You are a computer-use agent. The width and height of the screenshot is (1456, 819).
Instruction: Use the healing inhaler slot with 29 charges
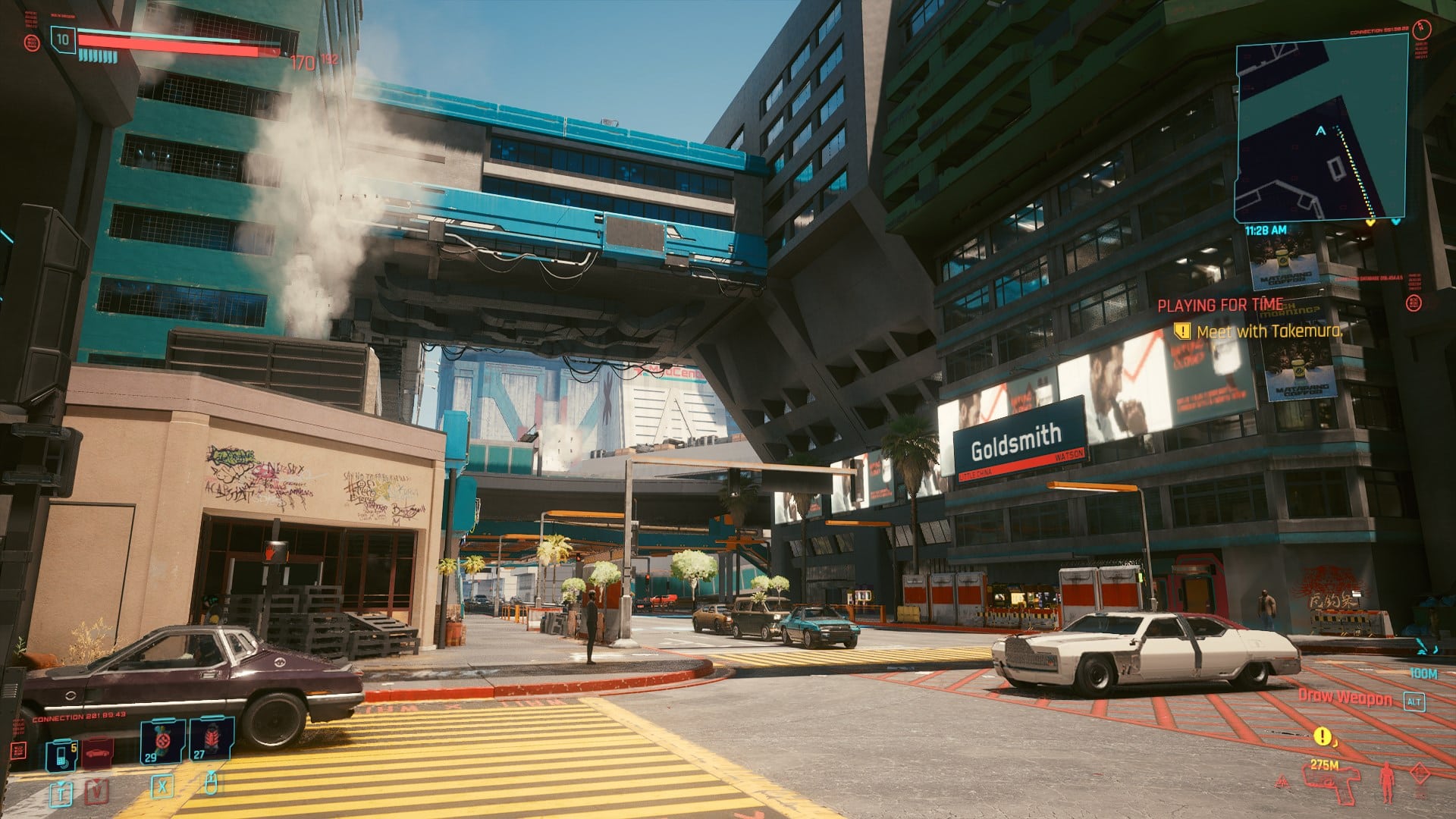tap(162, 740)
